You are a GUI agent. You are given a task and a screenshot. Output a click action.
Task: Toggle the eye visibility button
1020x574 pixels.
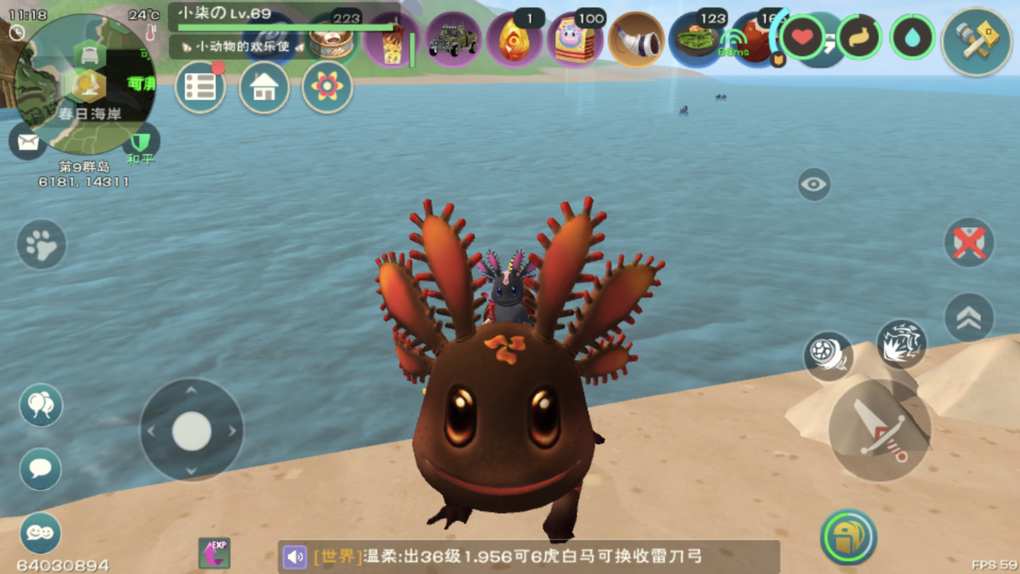coord(814,184)
